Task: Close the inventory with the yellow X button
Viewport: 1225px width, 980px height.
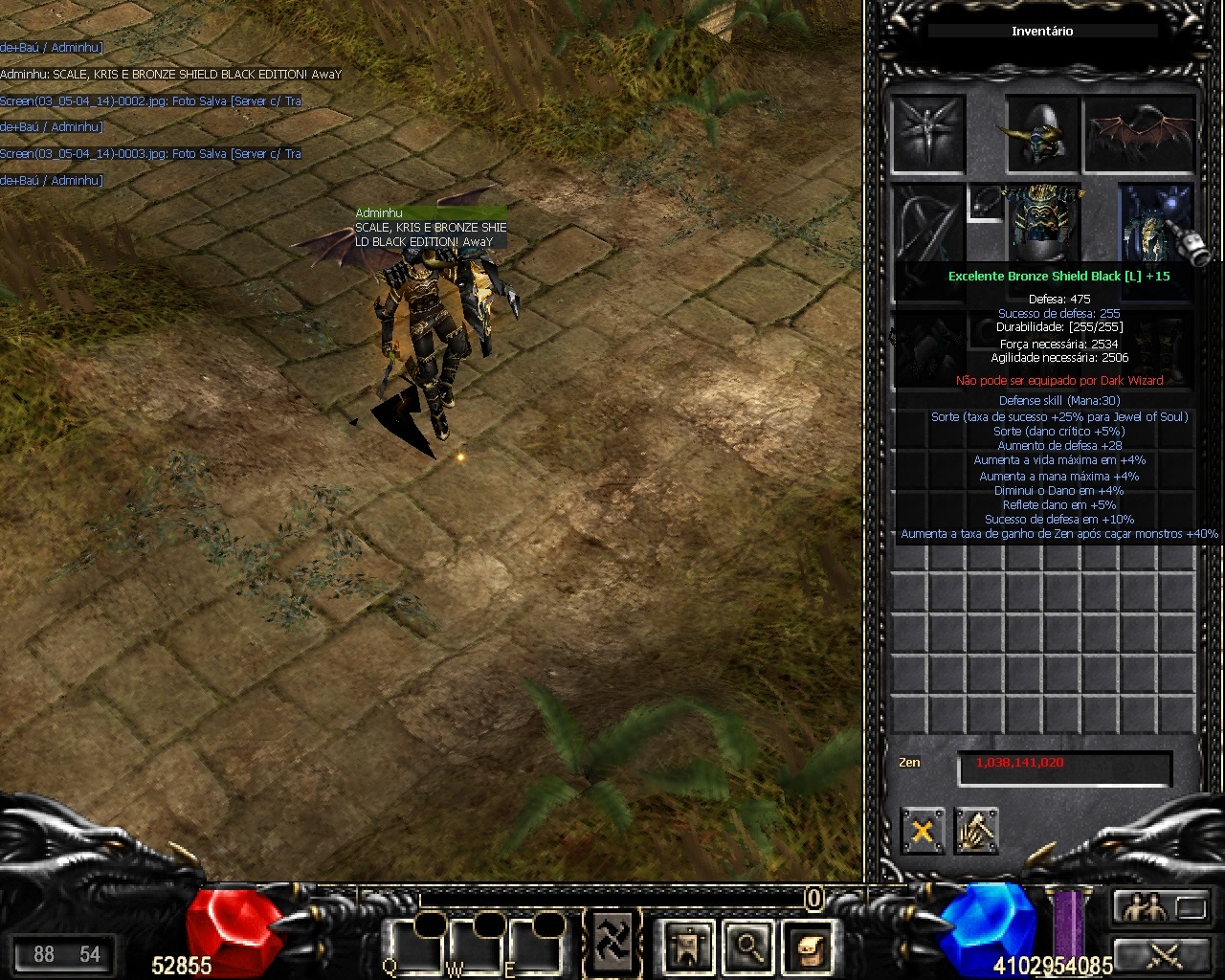Action: tap(922, 830)
